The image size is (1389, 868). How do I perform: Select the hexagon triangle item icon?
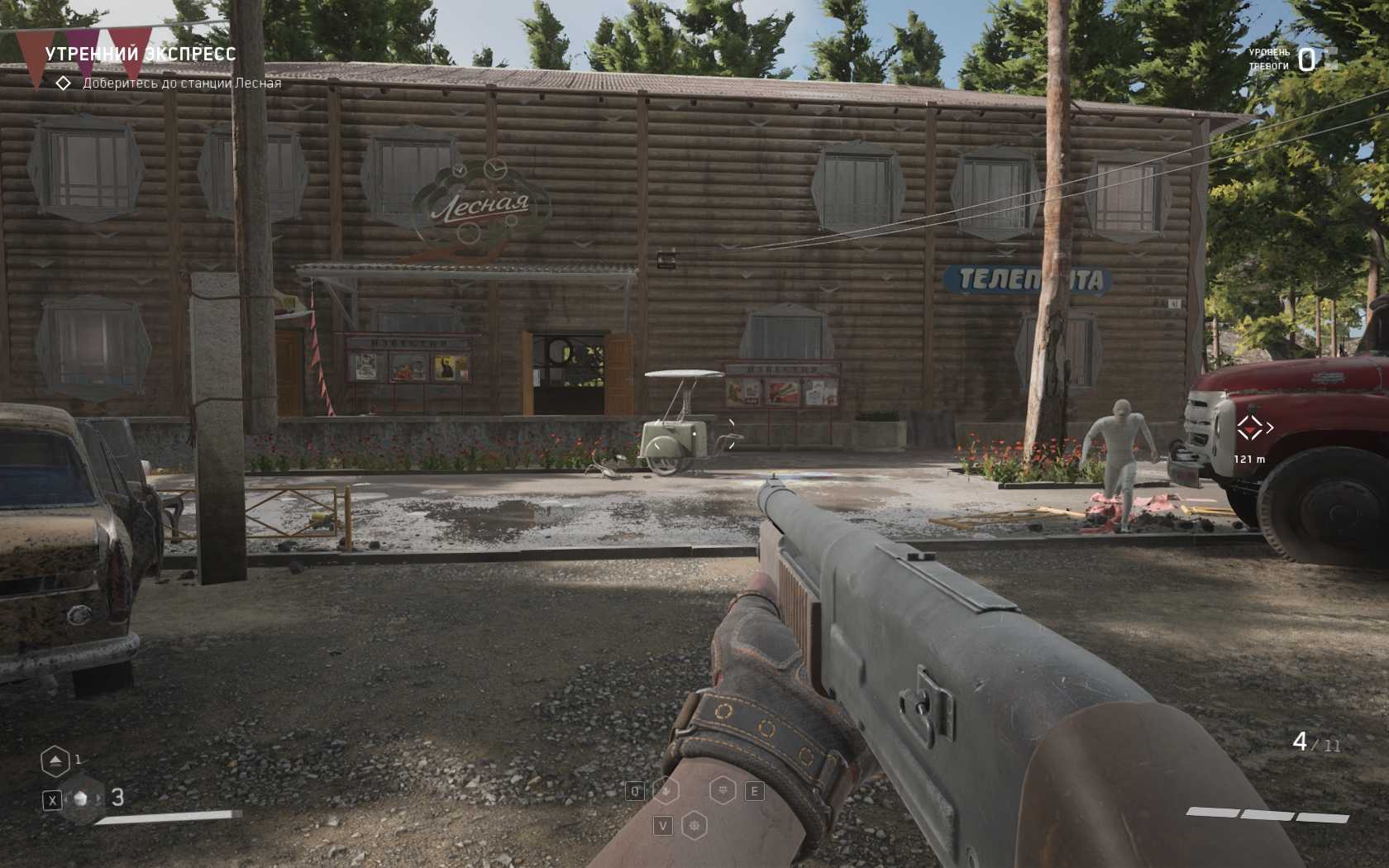point(55,761)
